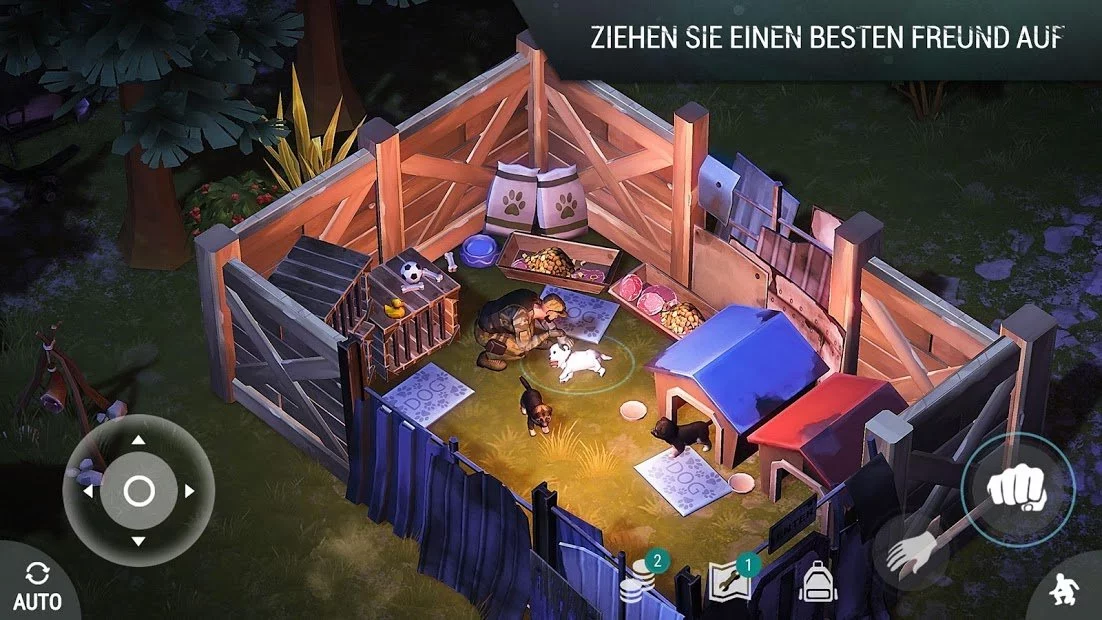Toggle the AUTO mode button
Image resolution: width=1102 pixels, height=620 pixels.
click(x=37, y=587)
